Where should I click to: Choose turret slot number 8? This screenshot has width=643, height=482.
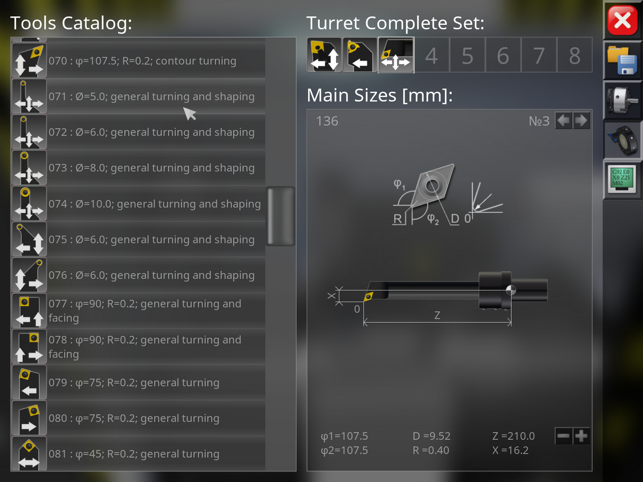[574, 56]
